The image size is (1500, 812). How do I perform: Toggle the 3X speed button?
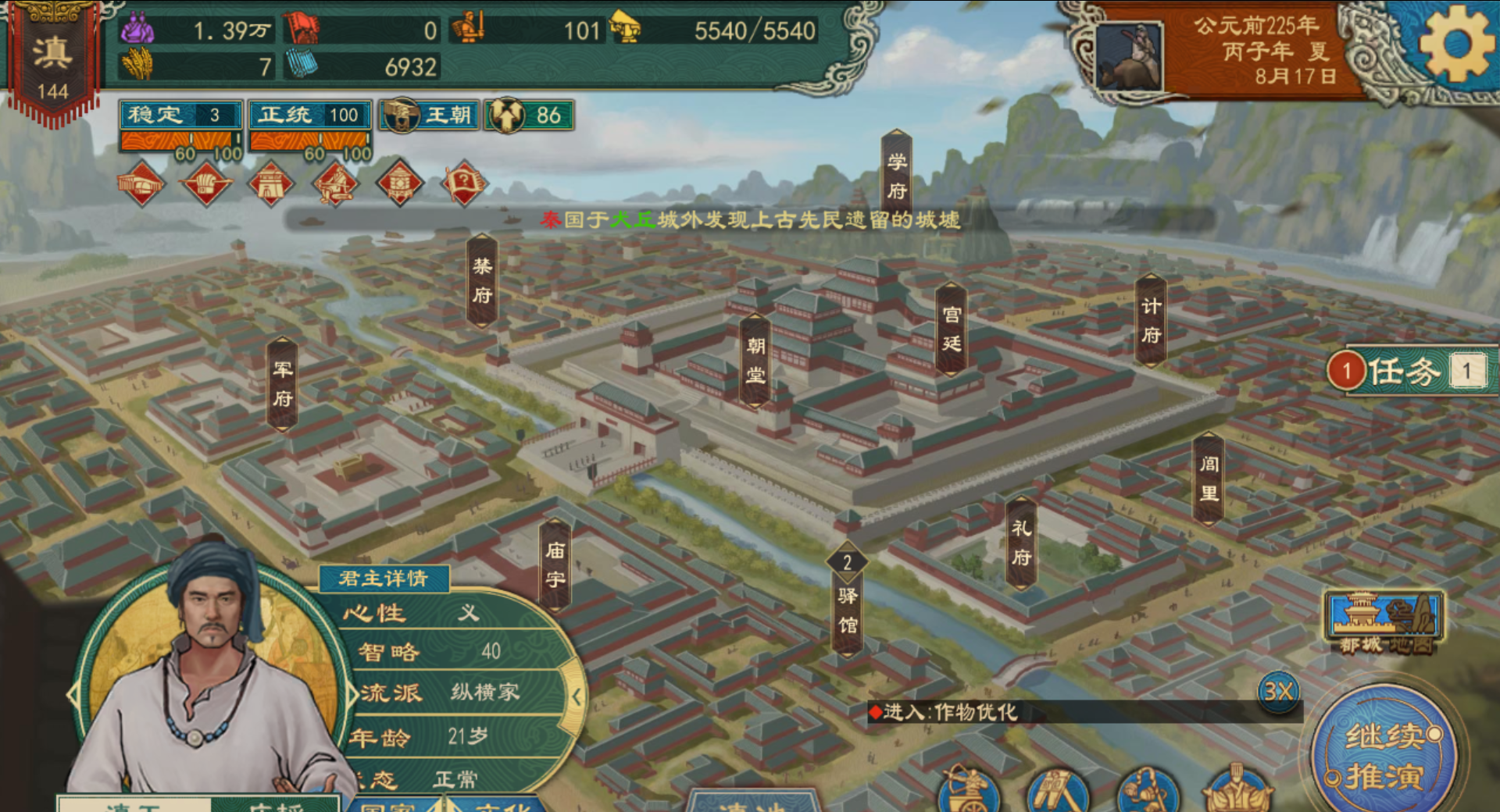pyautogui.click(x=1278, y=692)
